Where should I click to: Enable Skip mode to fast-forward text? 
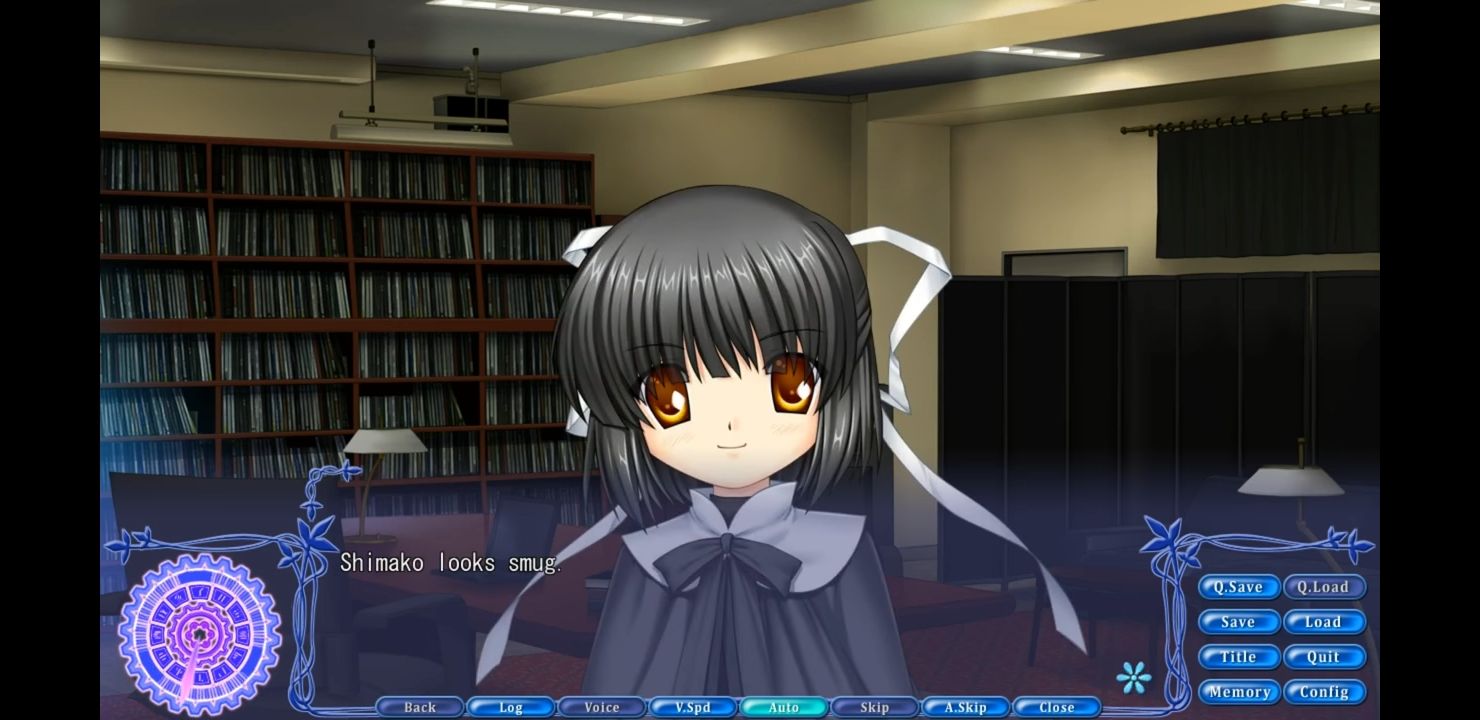click(x=874, y=707)
